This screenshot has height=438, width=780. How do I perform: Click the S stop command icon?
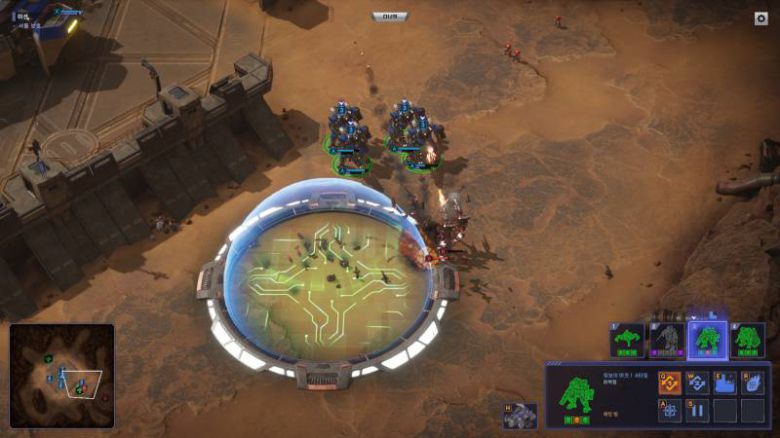tap(697, 410)
